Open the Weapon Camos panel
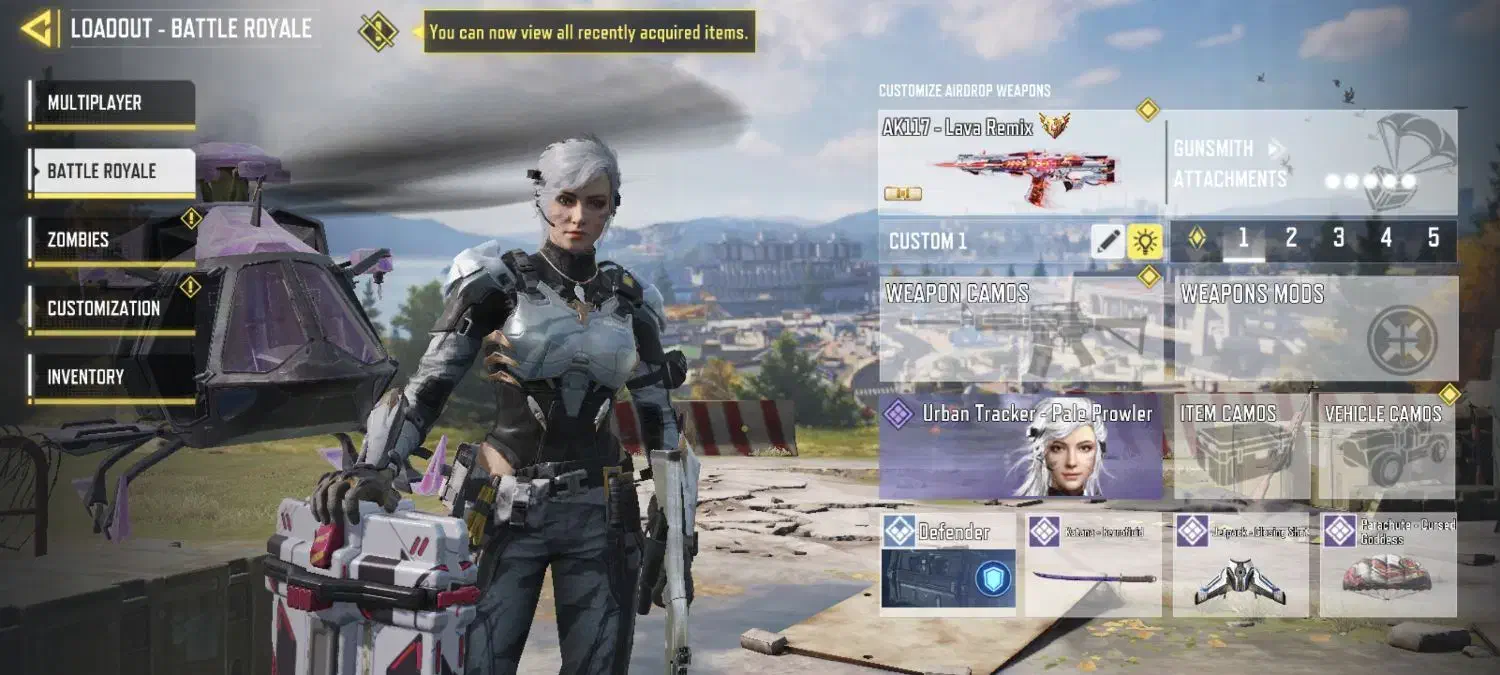 pos(1020,330)
